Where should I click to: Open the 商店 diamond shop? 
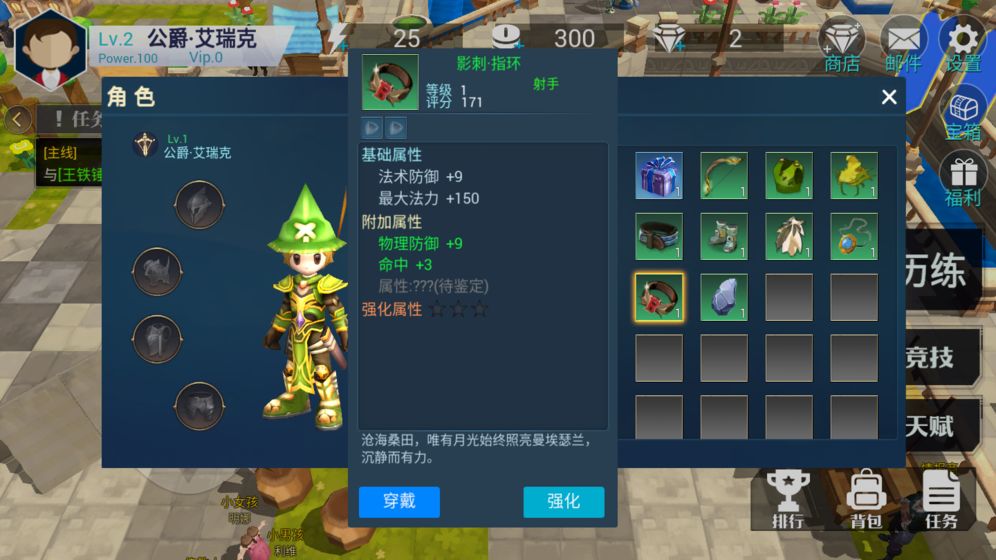tap(842, 45)
